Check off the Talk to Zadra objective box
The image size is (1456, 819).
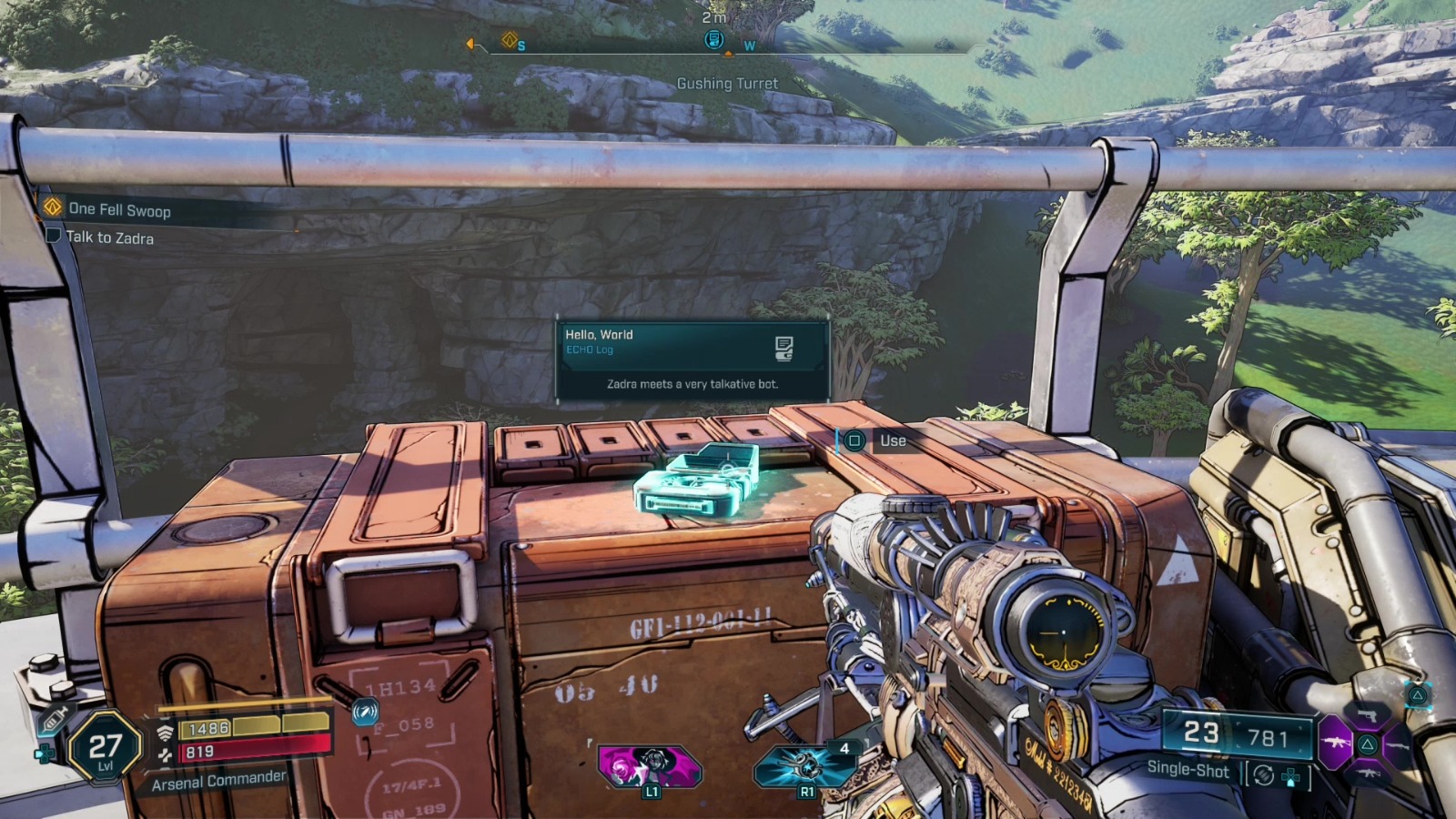click(x=55, y=237)
